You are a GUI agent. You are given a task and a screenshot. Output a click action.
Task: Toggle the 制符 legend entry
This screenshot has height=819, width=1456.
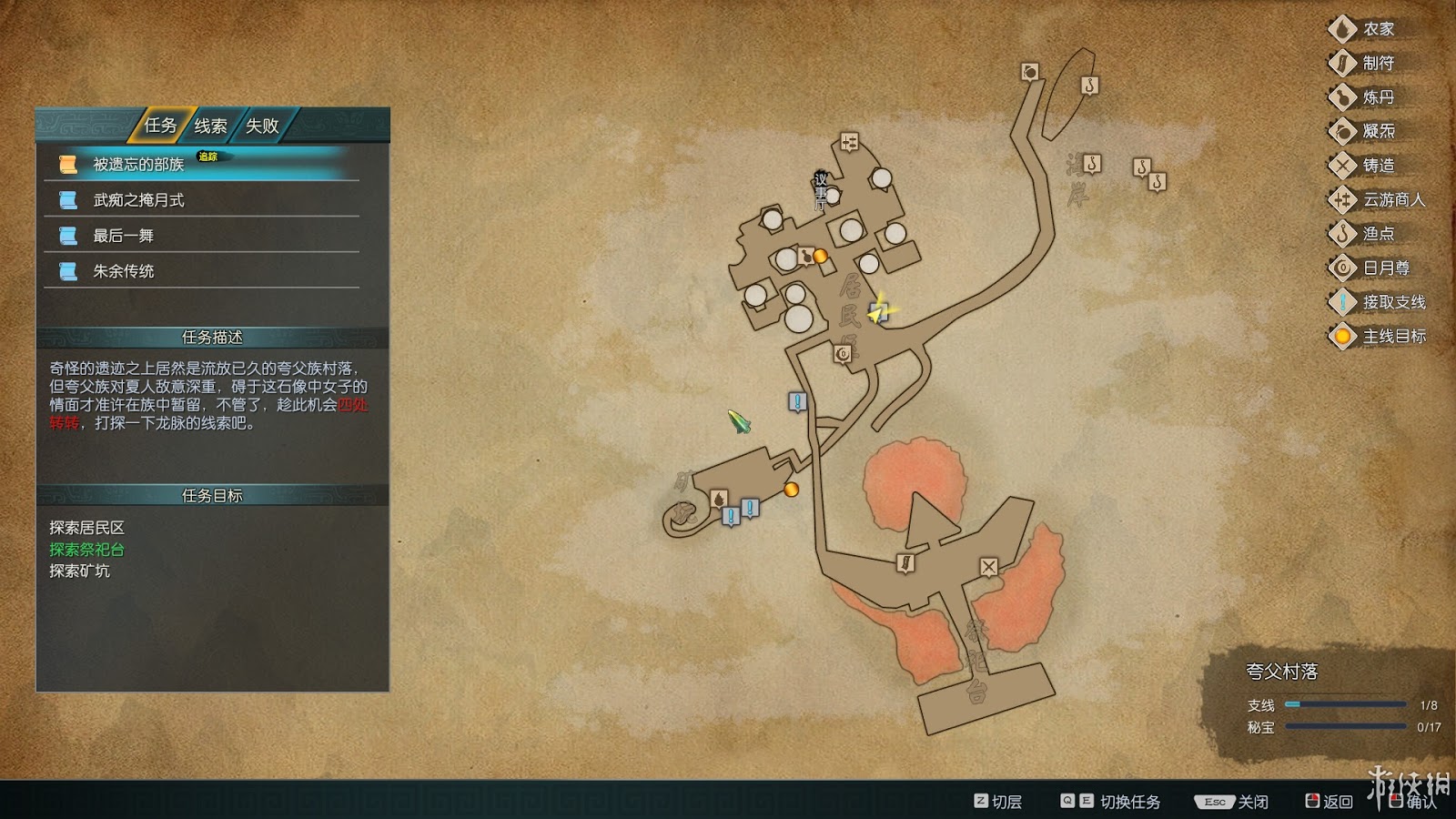(1378, 63)
